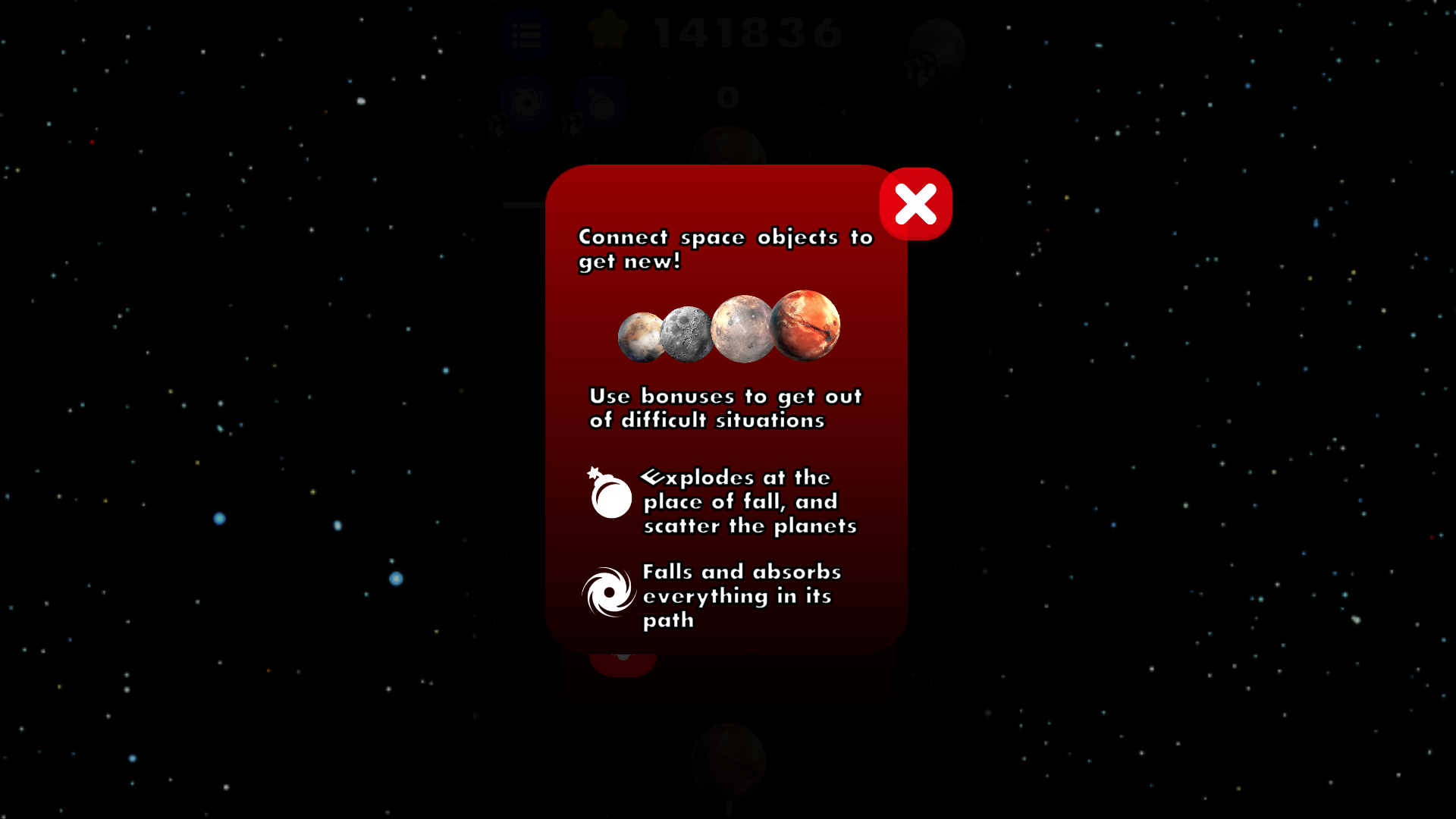The height and width of the screenshot is (819, 1456).
Task: Click the score value 141836
Action: pos(747,34)
